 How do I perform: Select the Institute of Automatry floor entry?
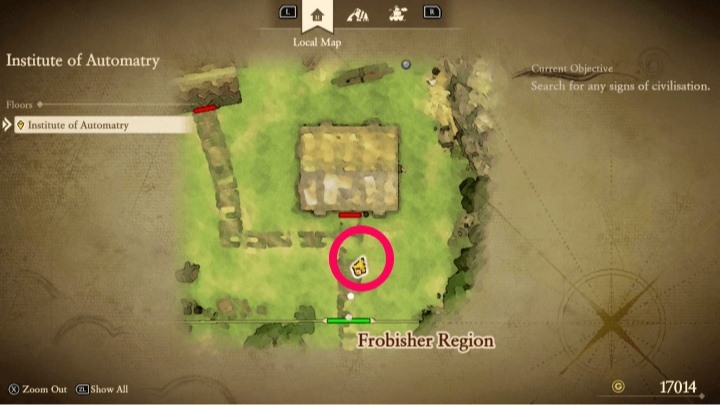click(x=98, y=125)
